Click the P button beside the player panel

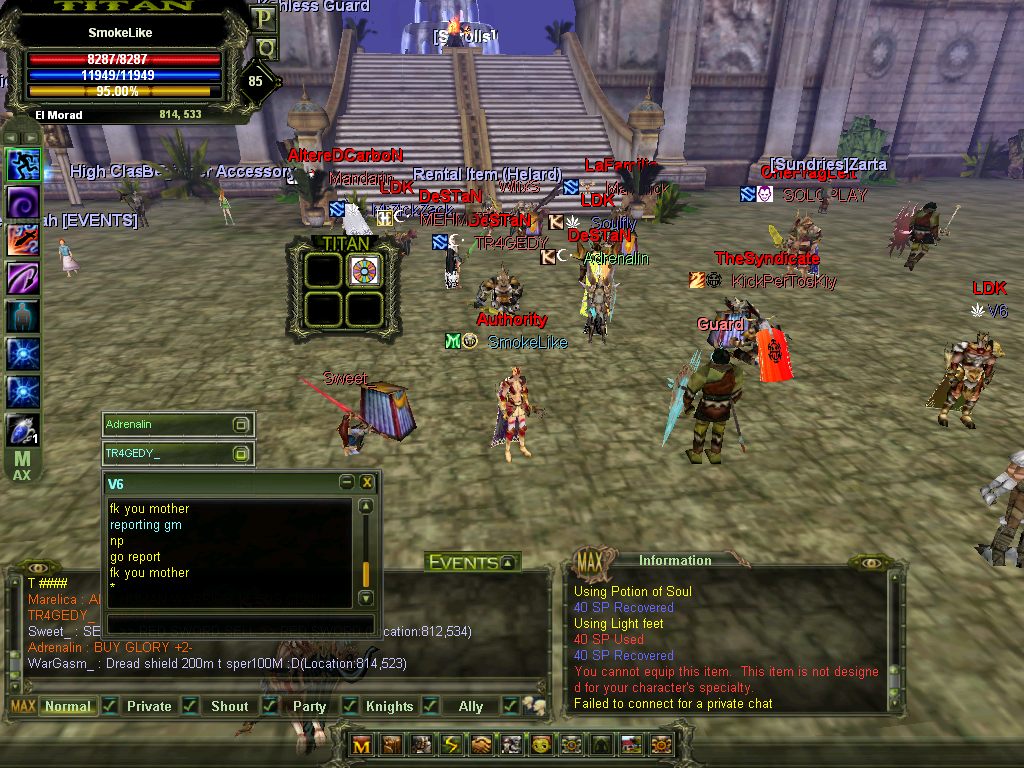point(265,17)
